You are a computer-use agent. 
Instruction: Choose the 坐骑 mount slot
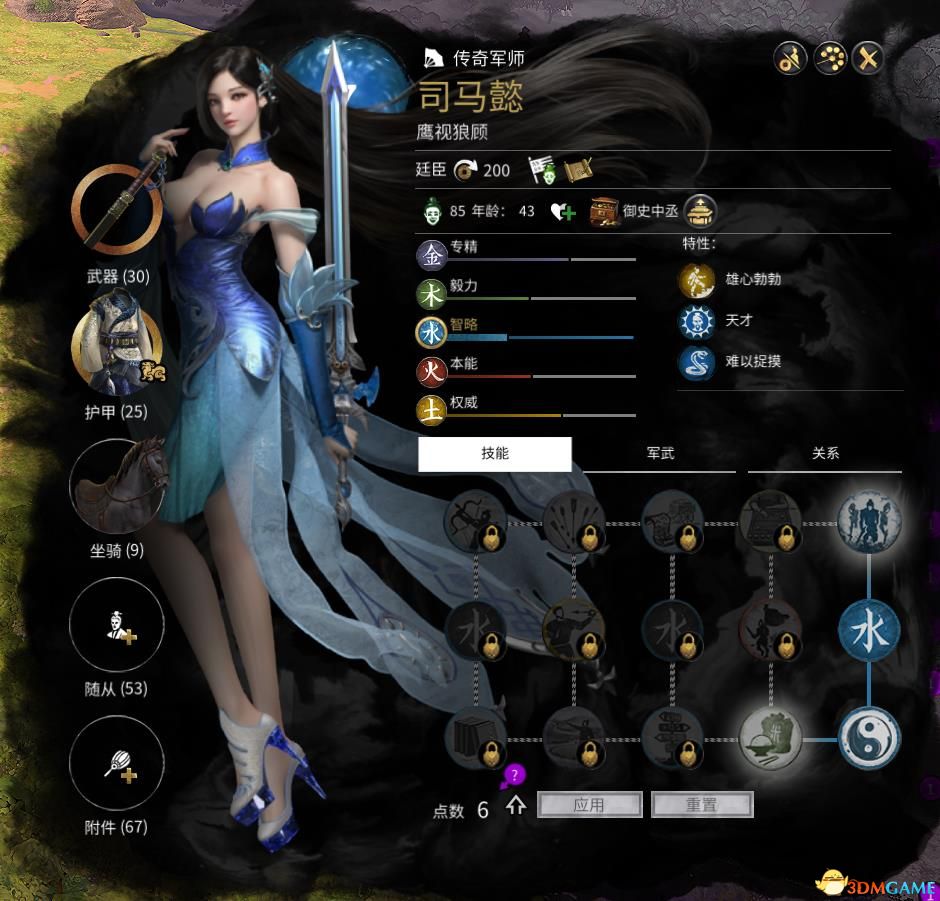tap(117, 485)
